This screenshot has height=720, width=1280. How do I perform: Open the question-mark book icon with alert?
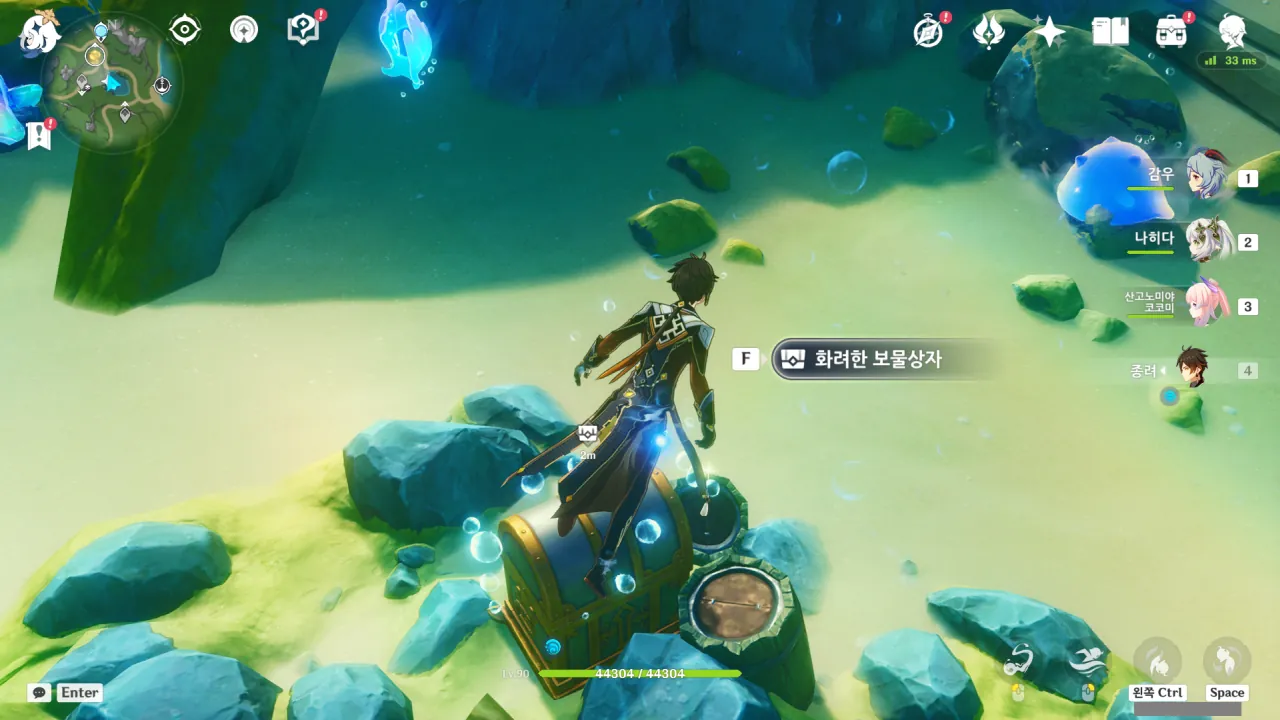(x=303, y=30)
